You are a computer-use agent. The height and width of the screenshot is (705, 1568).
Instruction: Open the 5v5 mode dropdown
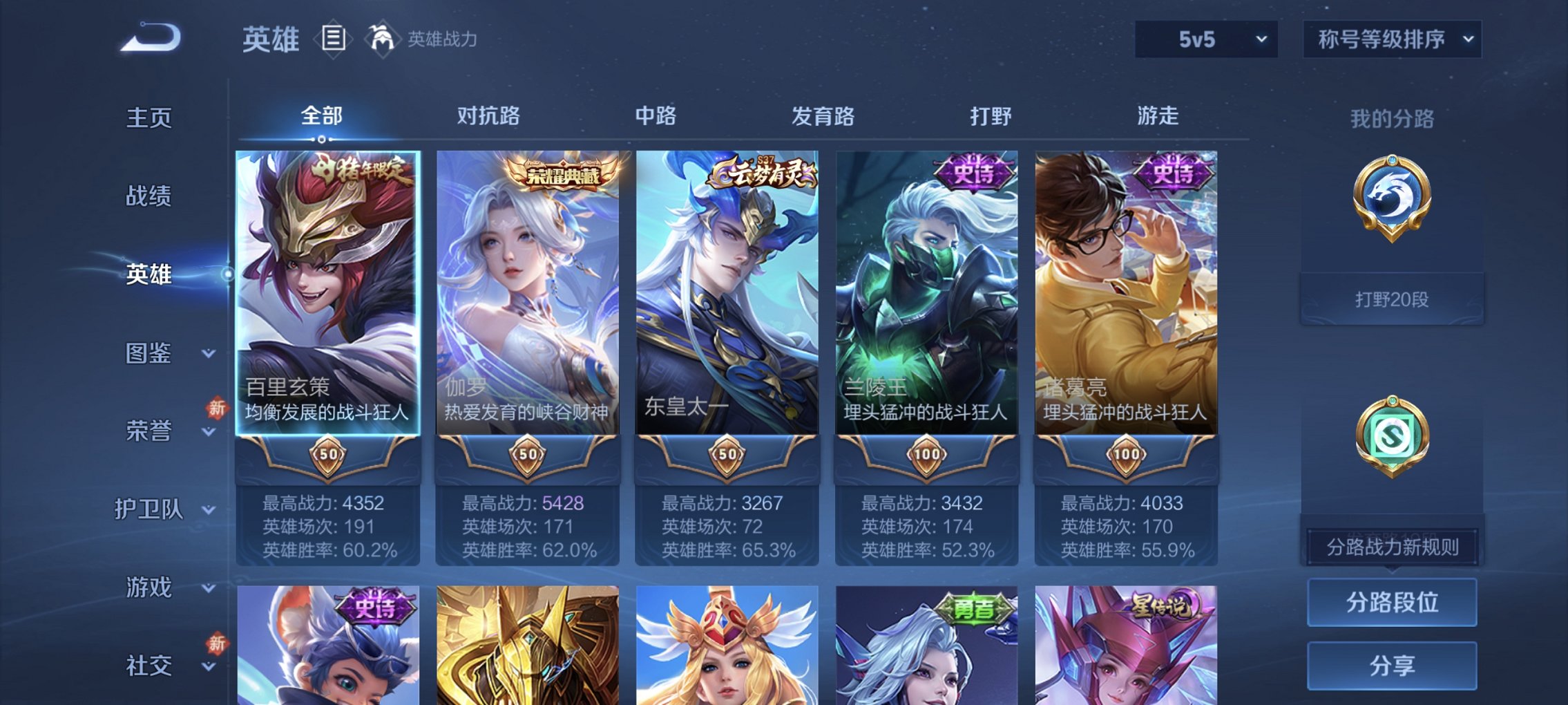tap(1208, 38)
